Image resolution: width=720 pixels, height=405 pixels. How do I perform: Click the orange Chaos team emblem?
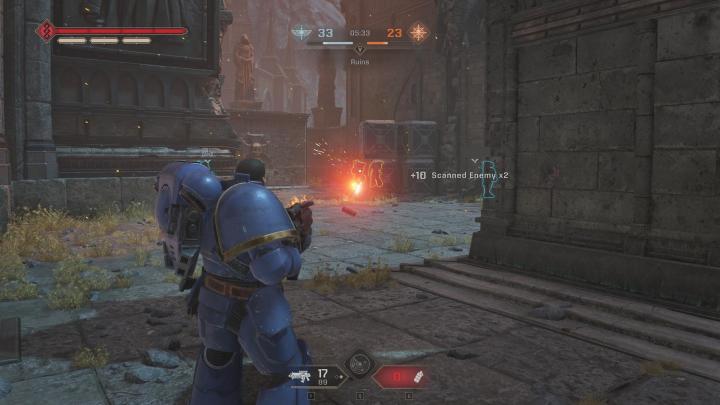click(418, 32)
